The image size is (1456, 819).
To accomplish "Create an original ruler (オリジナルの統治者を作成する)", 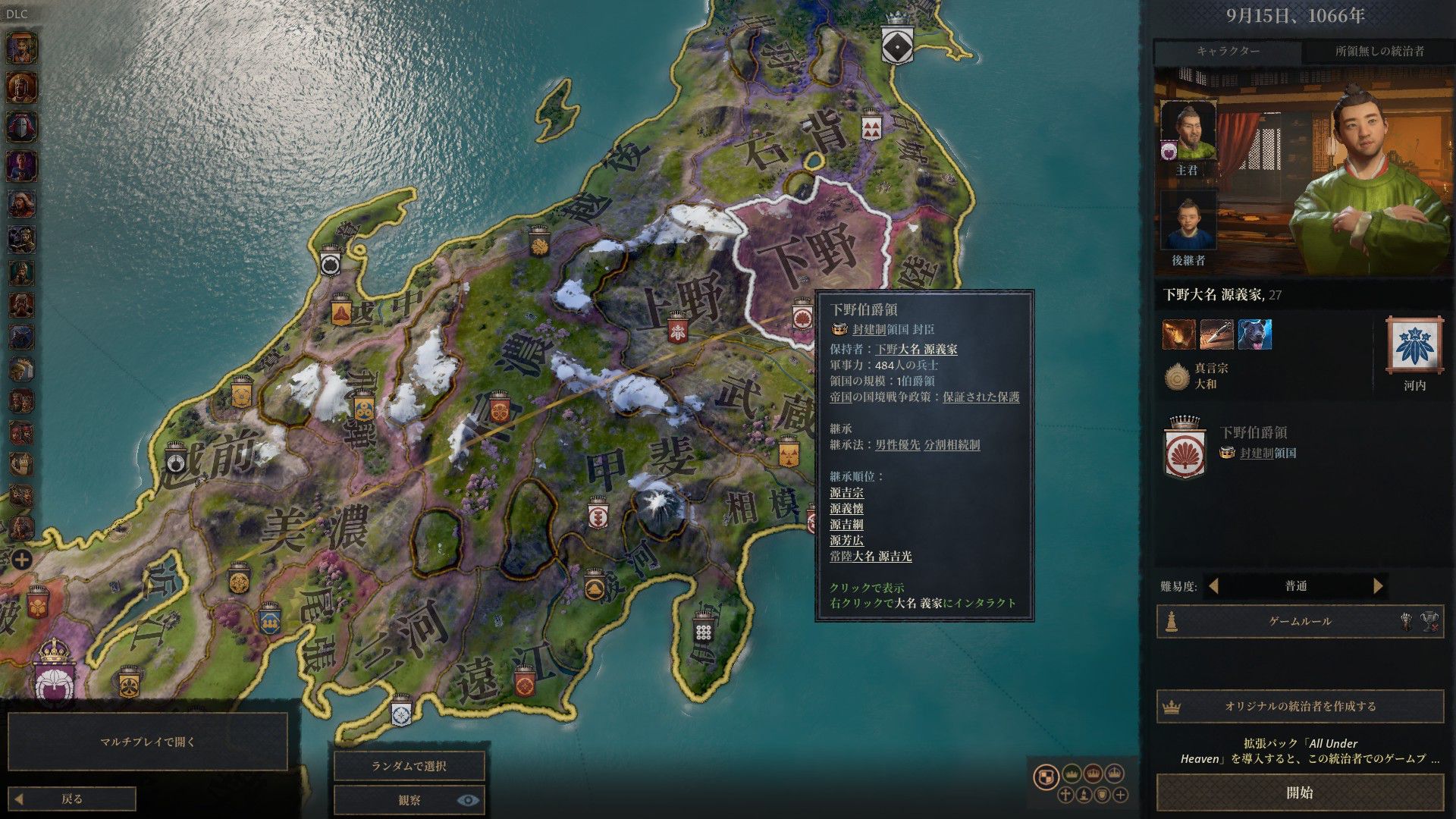I will (x=1299, y=706).
